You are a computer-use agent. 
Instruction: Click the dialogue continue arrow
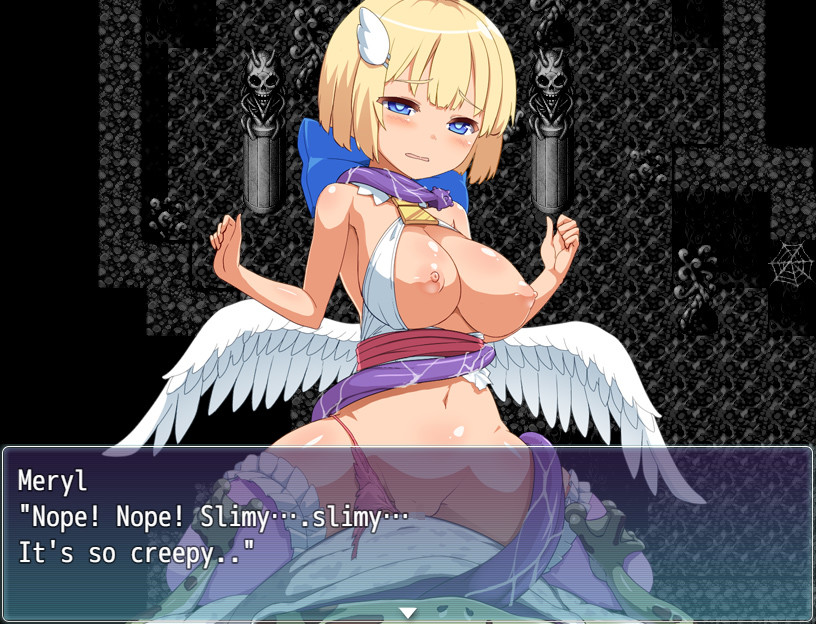(407, 612)
